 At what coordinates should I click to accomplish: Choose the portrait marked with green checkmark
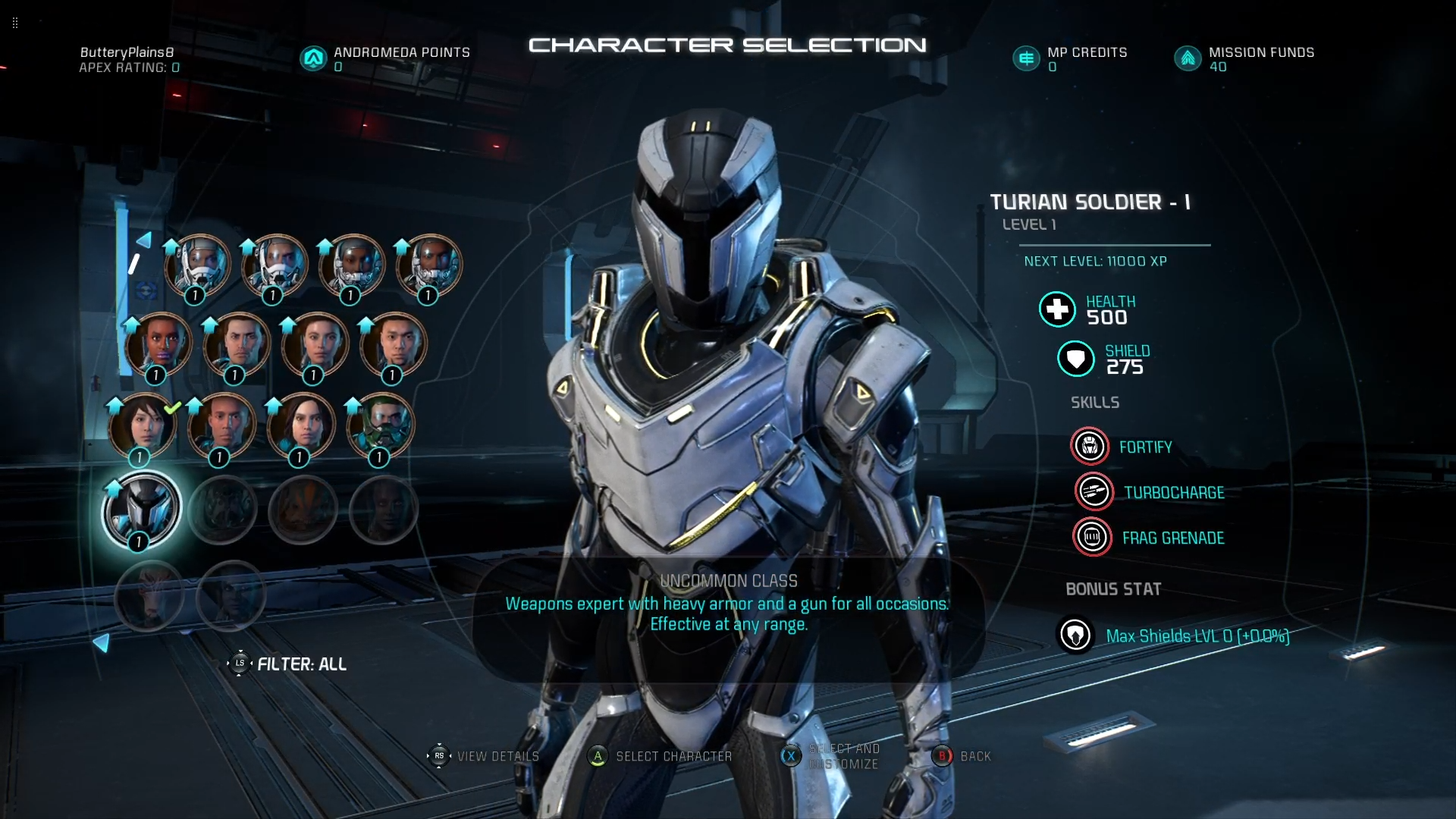[143, 426]
